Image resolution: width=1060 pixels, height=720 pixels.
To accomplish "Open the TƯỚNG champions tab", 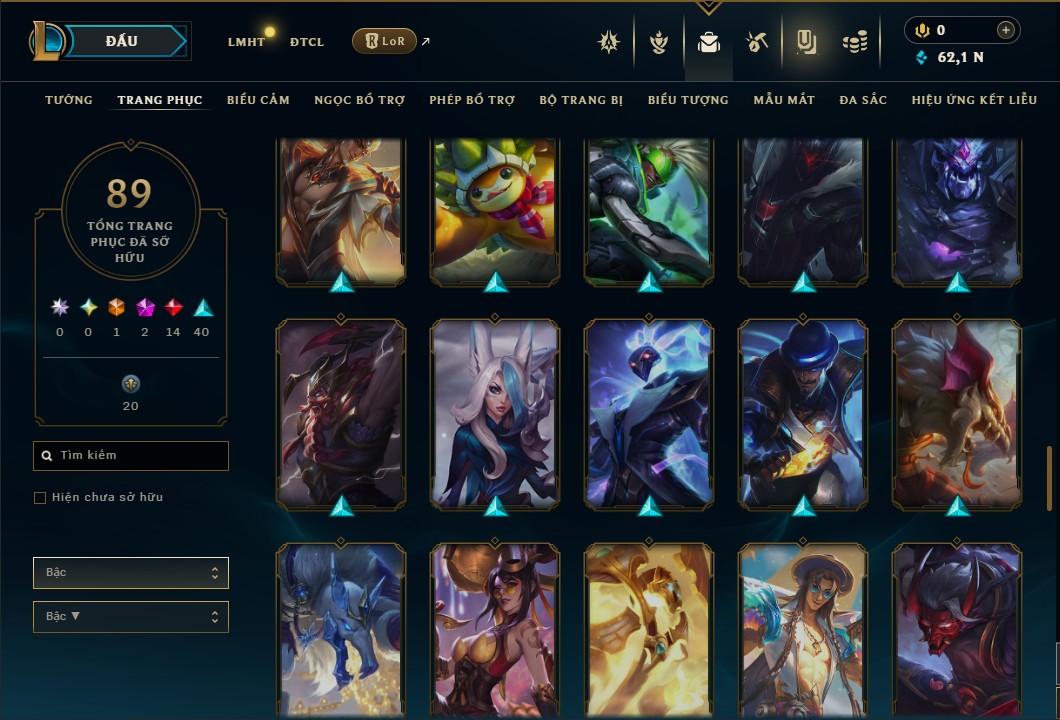I will point(69,100).
